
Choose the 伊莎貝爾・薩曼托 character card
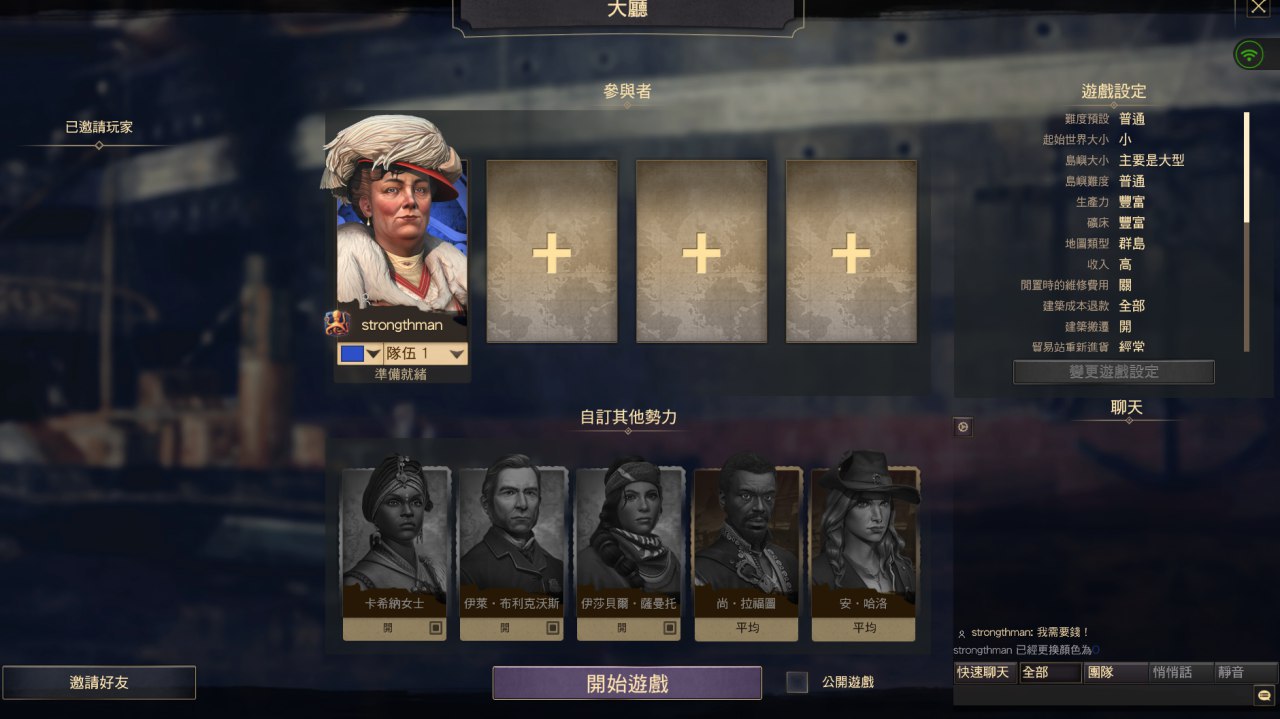pyautogui.click(x=629, y=540)
